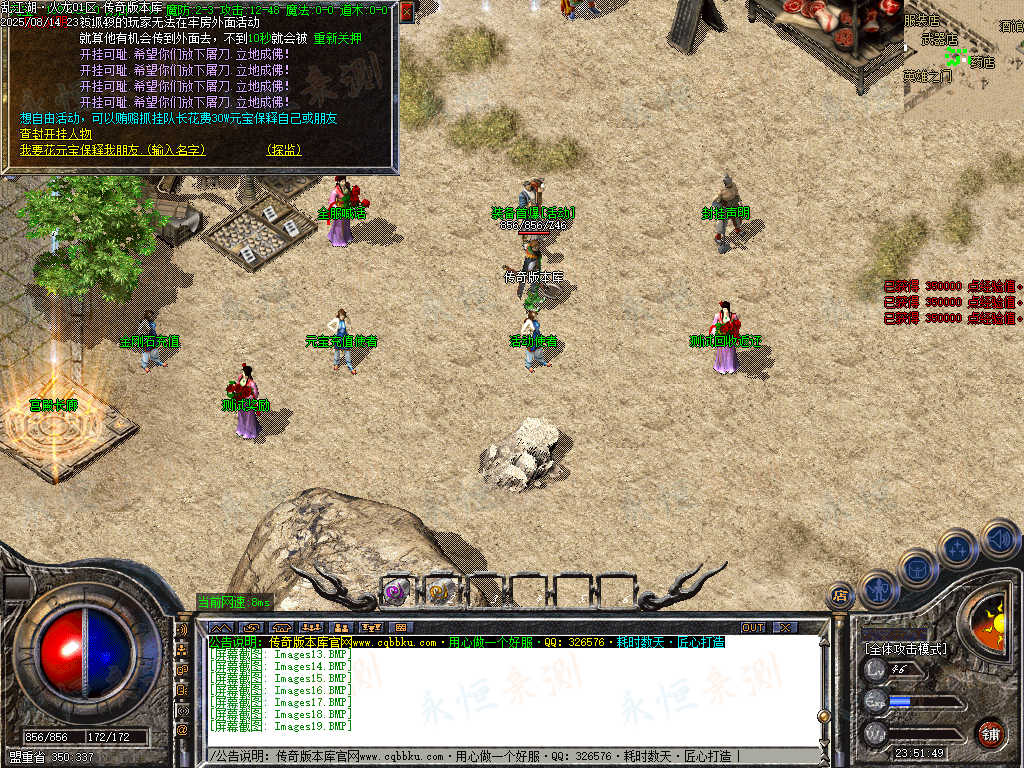Choose the 探监 dialogue link

pos(284,150)
